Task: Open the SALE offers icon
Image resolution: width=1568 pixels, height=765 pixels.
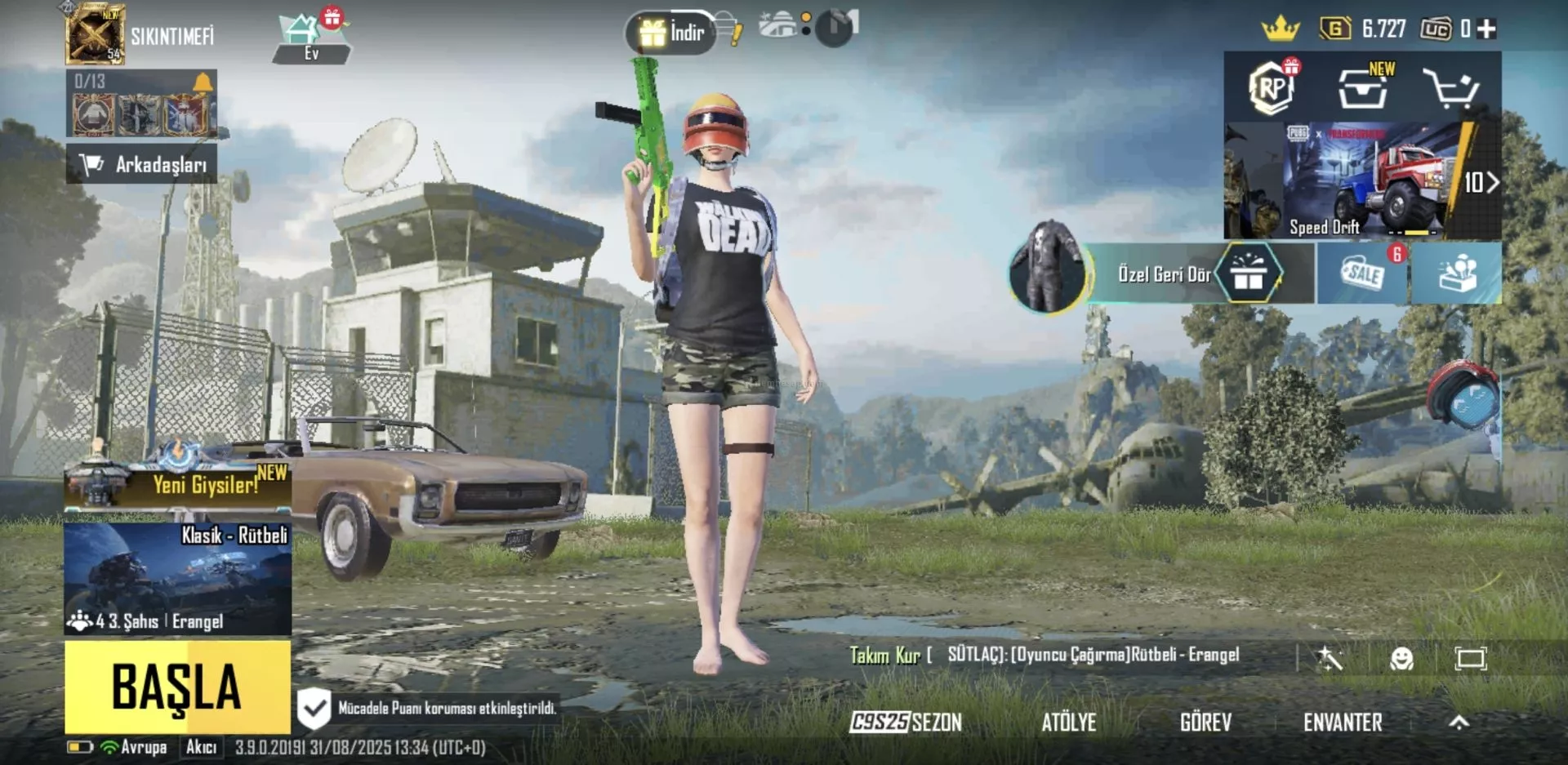Action: click(1362, 274)
